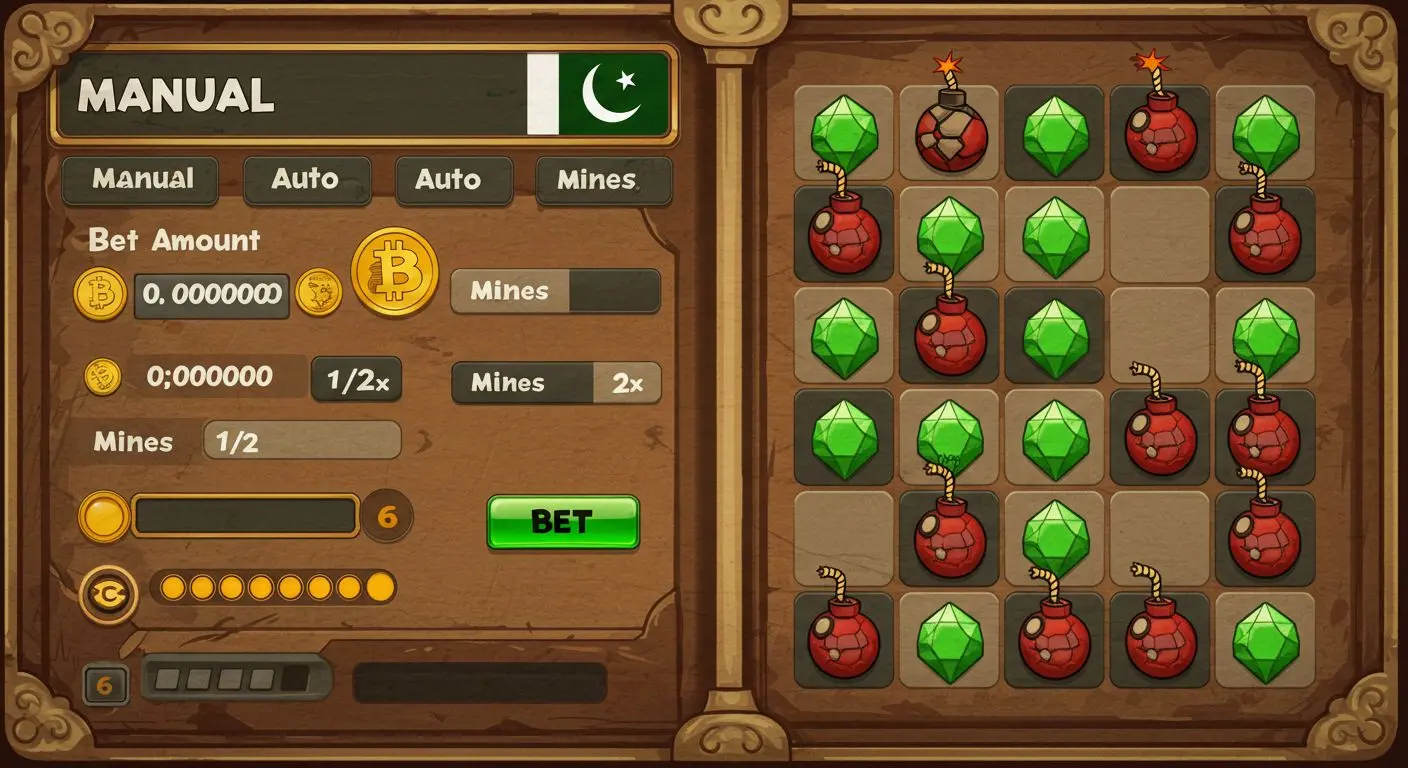The width and height of the screenshot is (1408, 768).
Task: Open the Mines selection dropdown
Action: (x=555, y=291)
